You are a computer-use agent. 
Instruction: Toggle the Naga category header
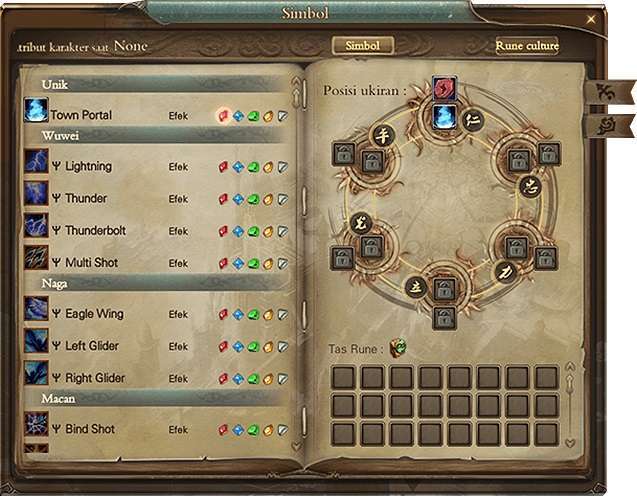tap(54, 283)
